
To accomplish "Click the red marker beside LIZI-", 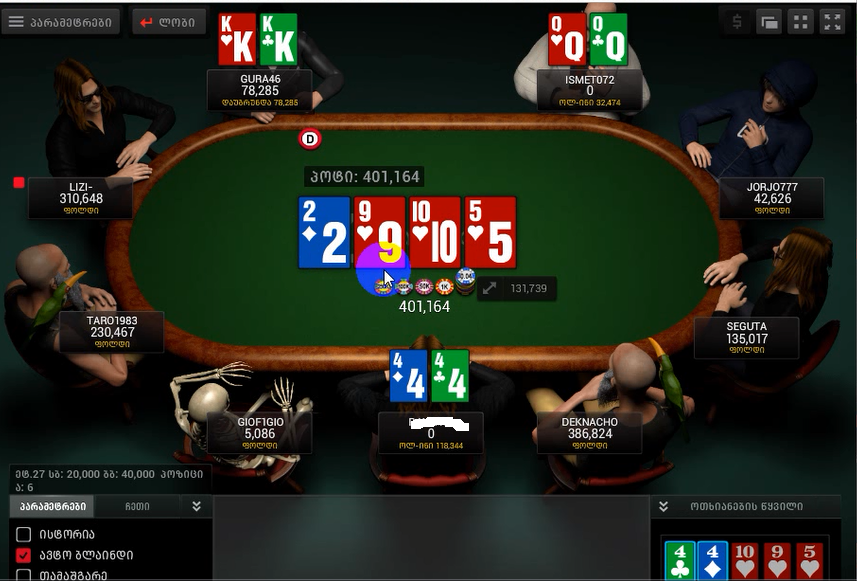I will pos(18,182).
